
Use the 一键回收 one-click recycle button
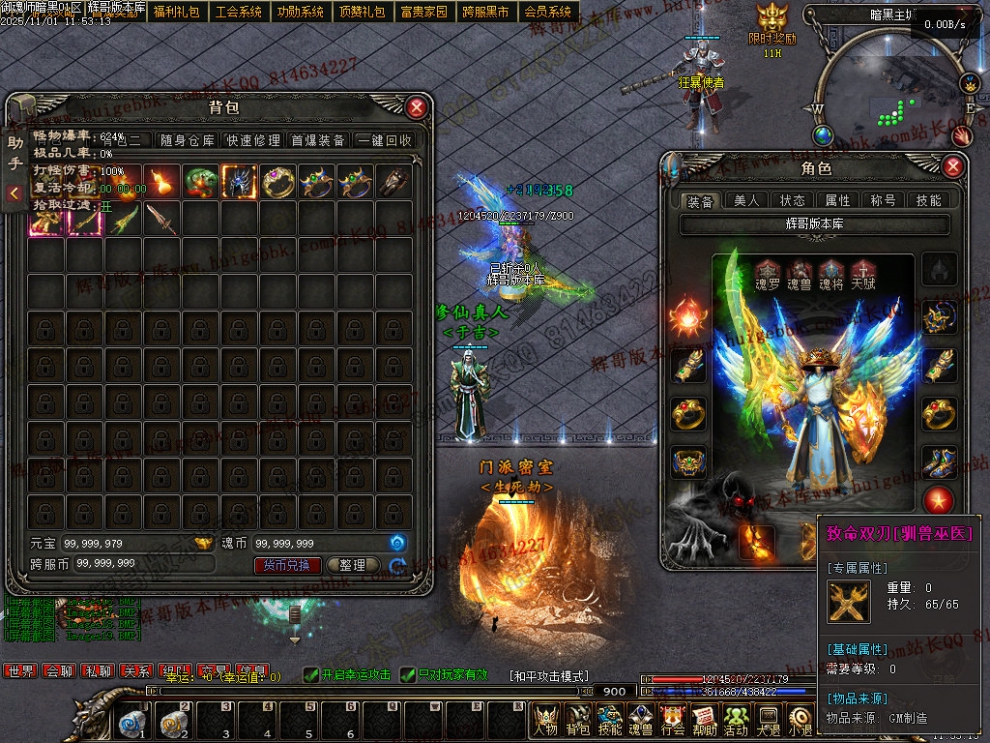[x=384, y=141]
